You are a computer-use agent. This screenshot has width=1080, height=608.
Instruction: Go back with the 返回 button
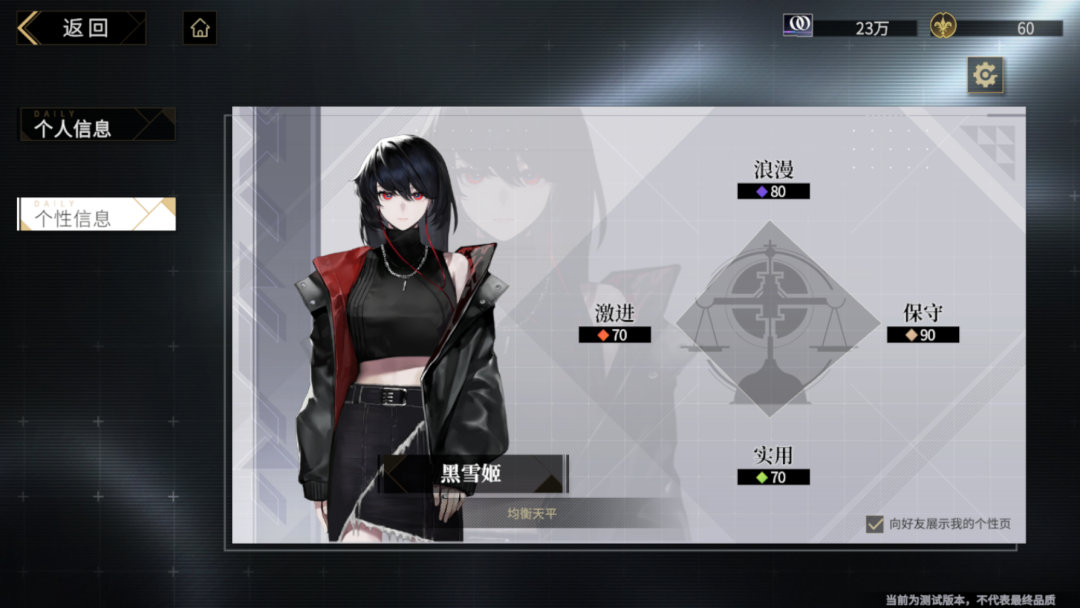[80, 28]
